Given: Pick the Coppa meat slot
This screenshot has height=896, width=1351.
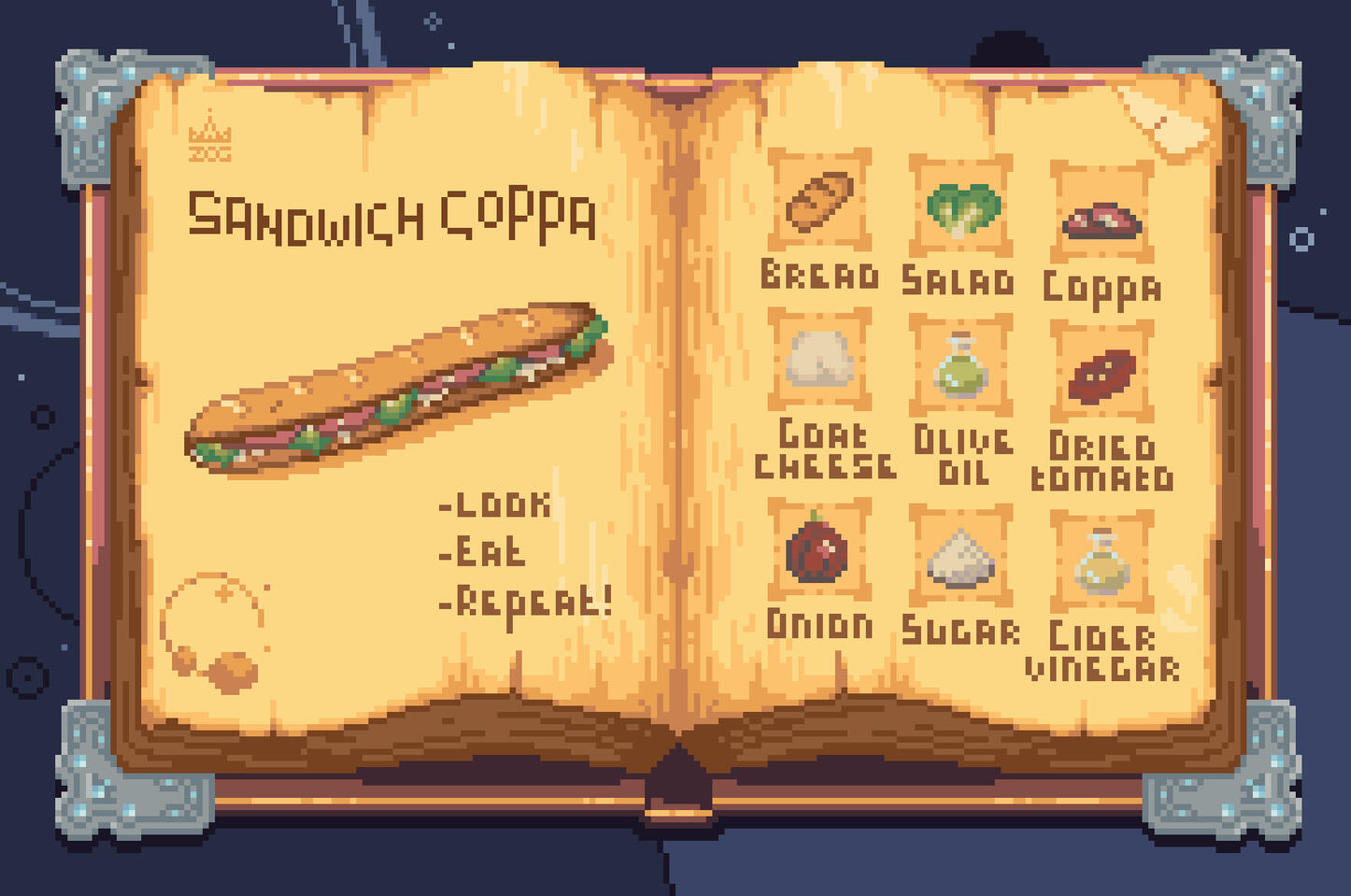Looking at the screenshot, I should 1102,216.
